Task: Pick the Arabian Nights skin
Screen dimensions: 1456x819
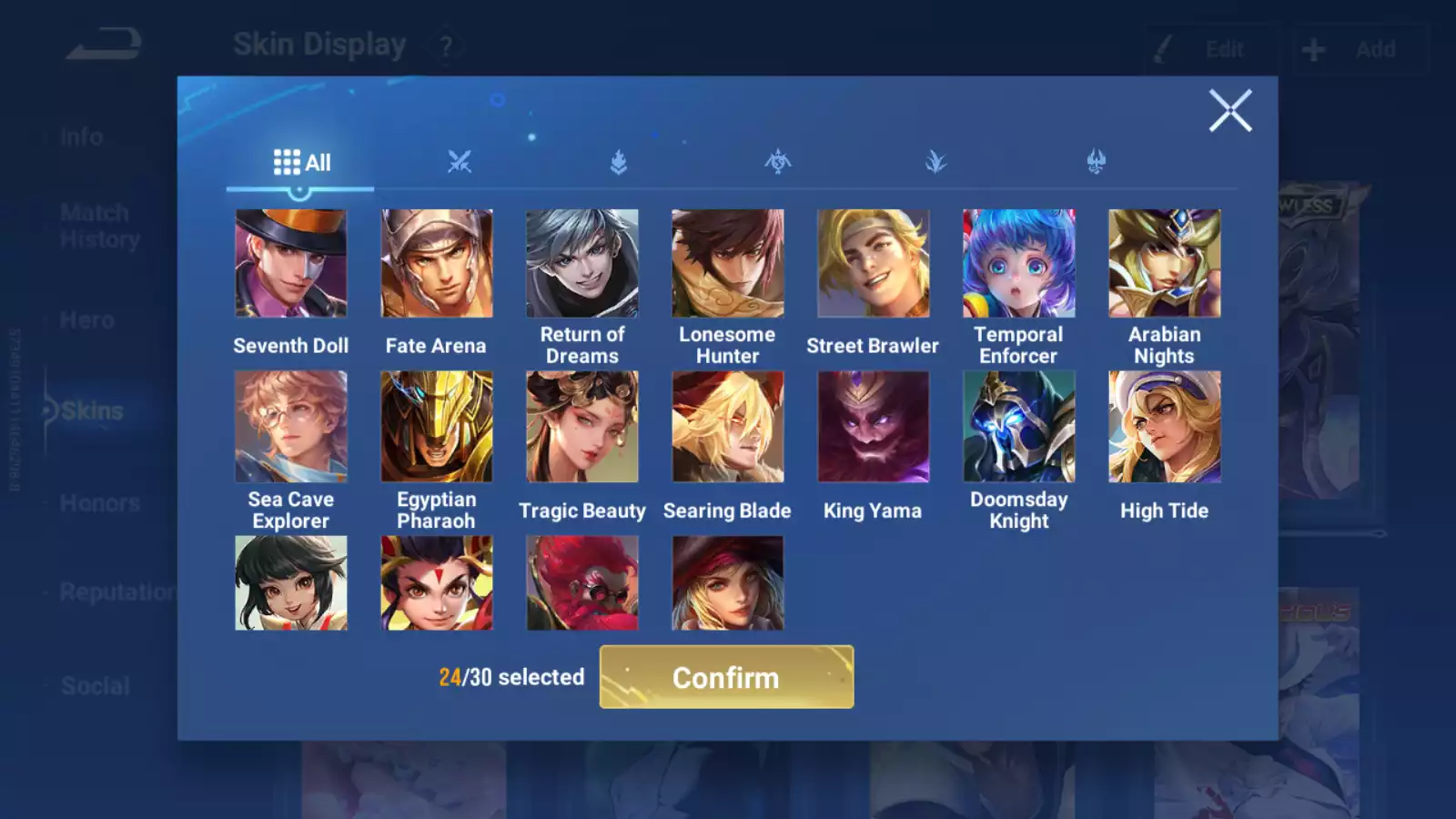Action: pyautogui.click(x=1164, y=264)
